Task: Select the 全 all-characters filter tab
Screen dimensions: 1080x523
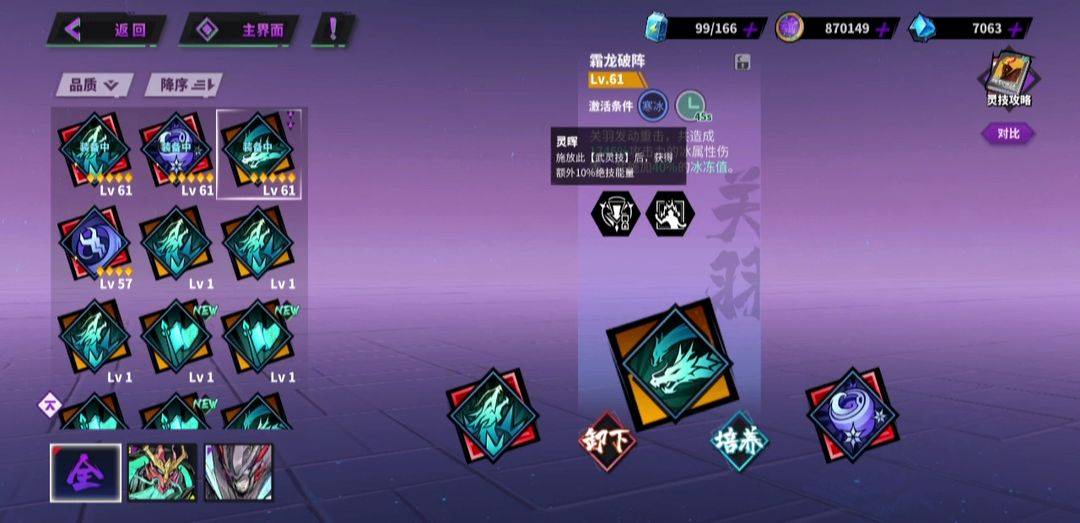Action: click(x=86, y=472)
